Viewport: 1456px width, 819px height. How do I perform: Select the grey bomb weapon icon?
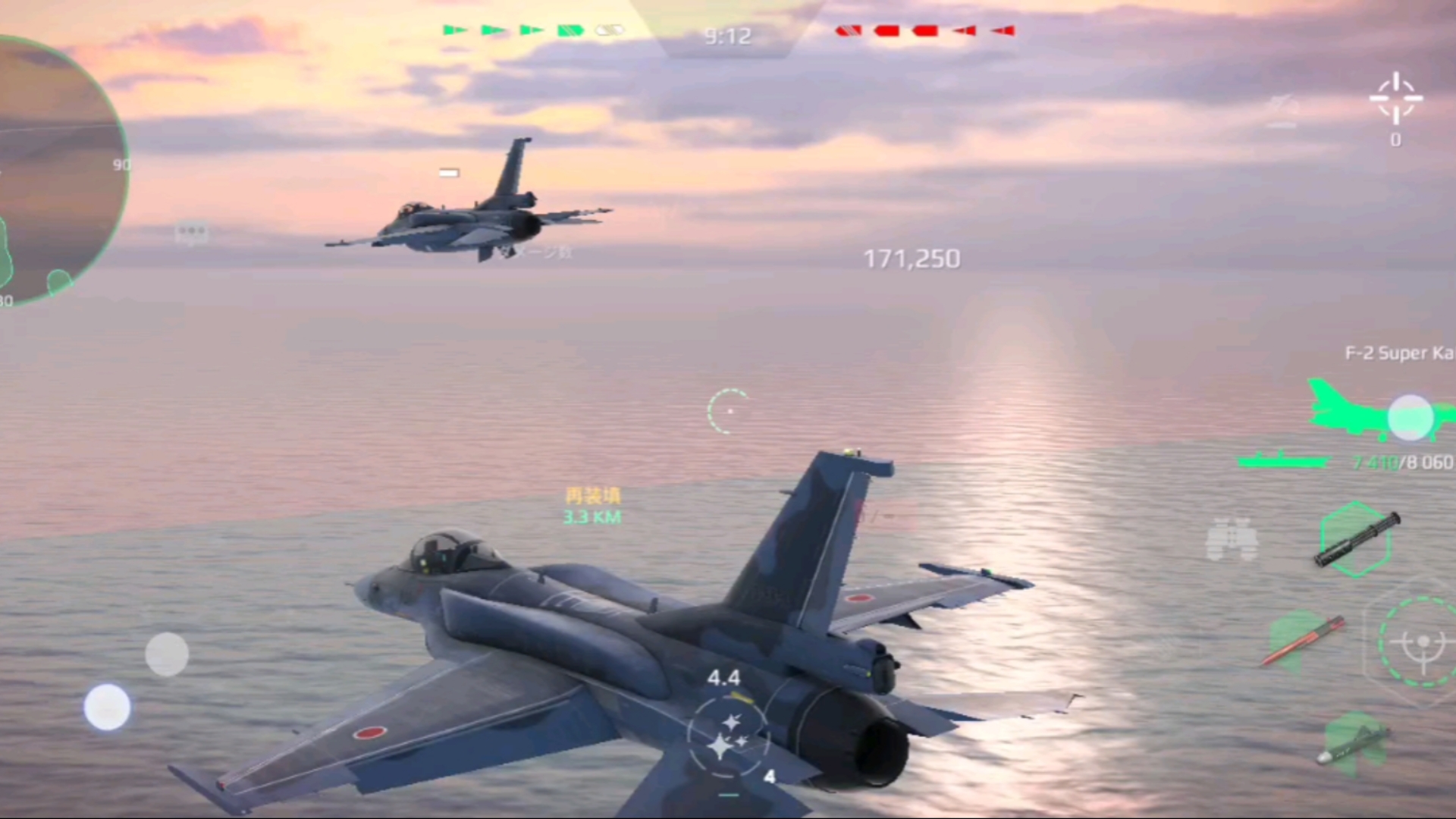[x=1354, y=742]
